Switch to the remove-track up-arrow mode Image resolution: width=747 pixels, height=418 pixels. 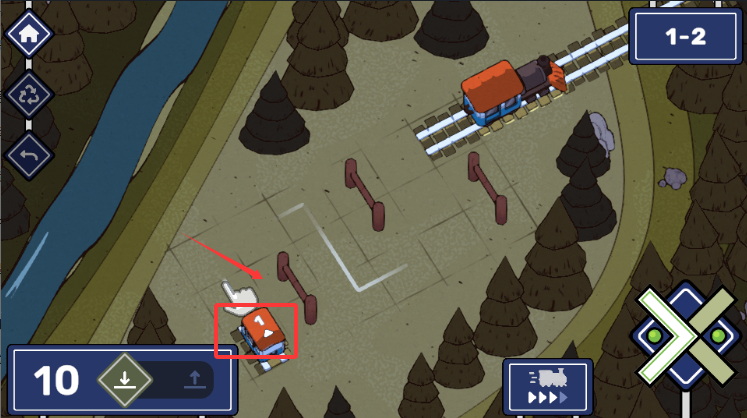tap(194, 380)
